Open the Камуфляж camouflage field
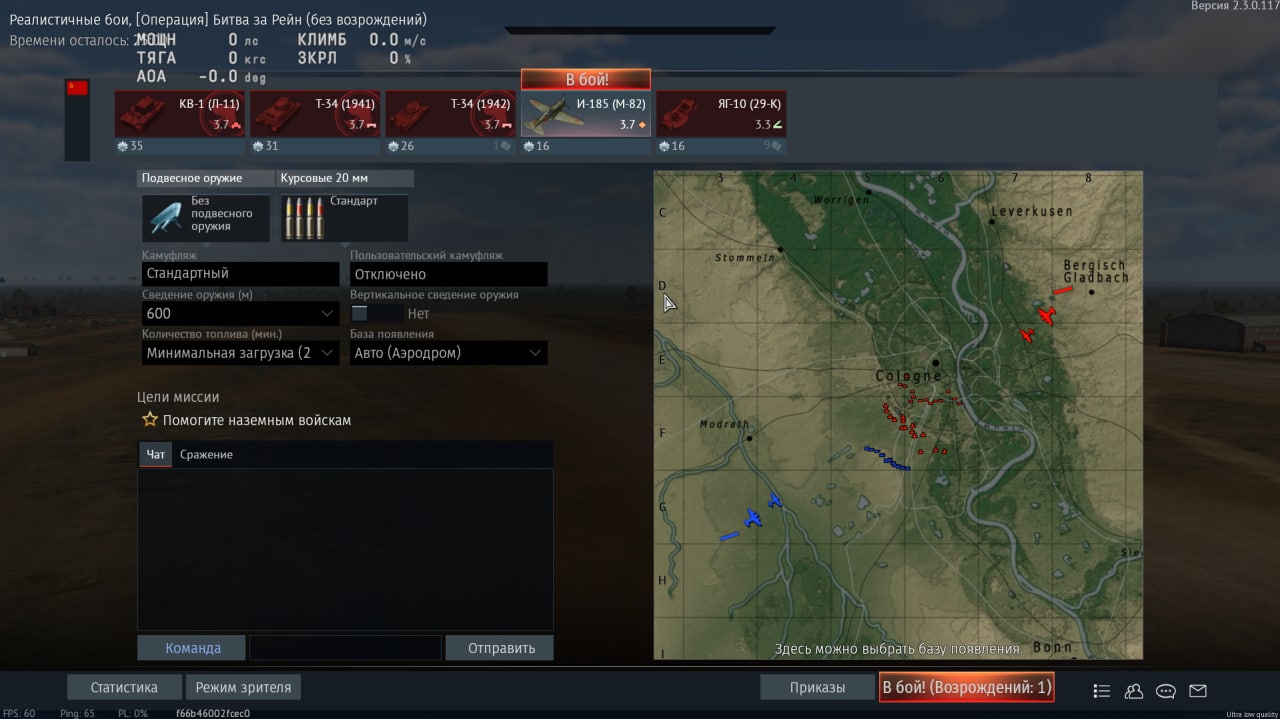The image size is (1280, 719). pos(241,274)
